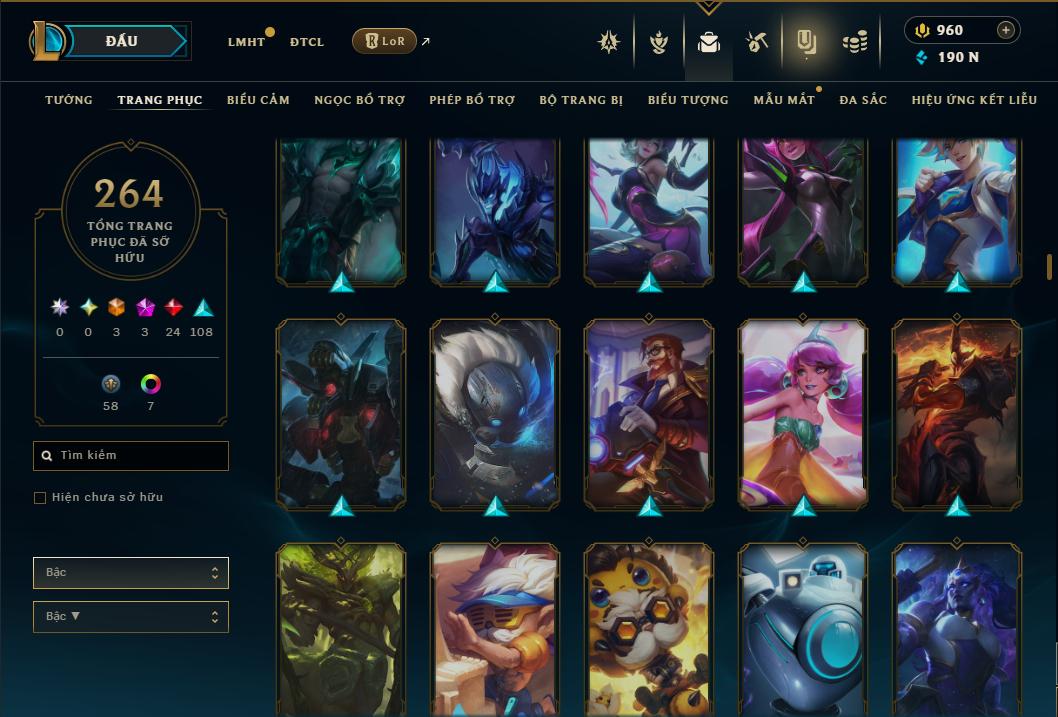
Task: Open the NGỌC BỔ TRỢ tab
Action: pyautogui.click(x=359, y=100)
